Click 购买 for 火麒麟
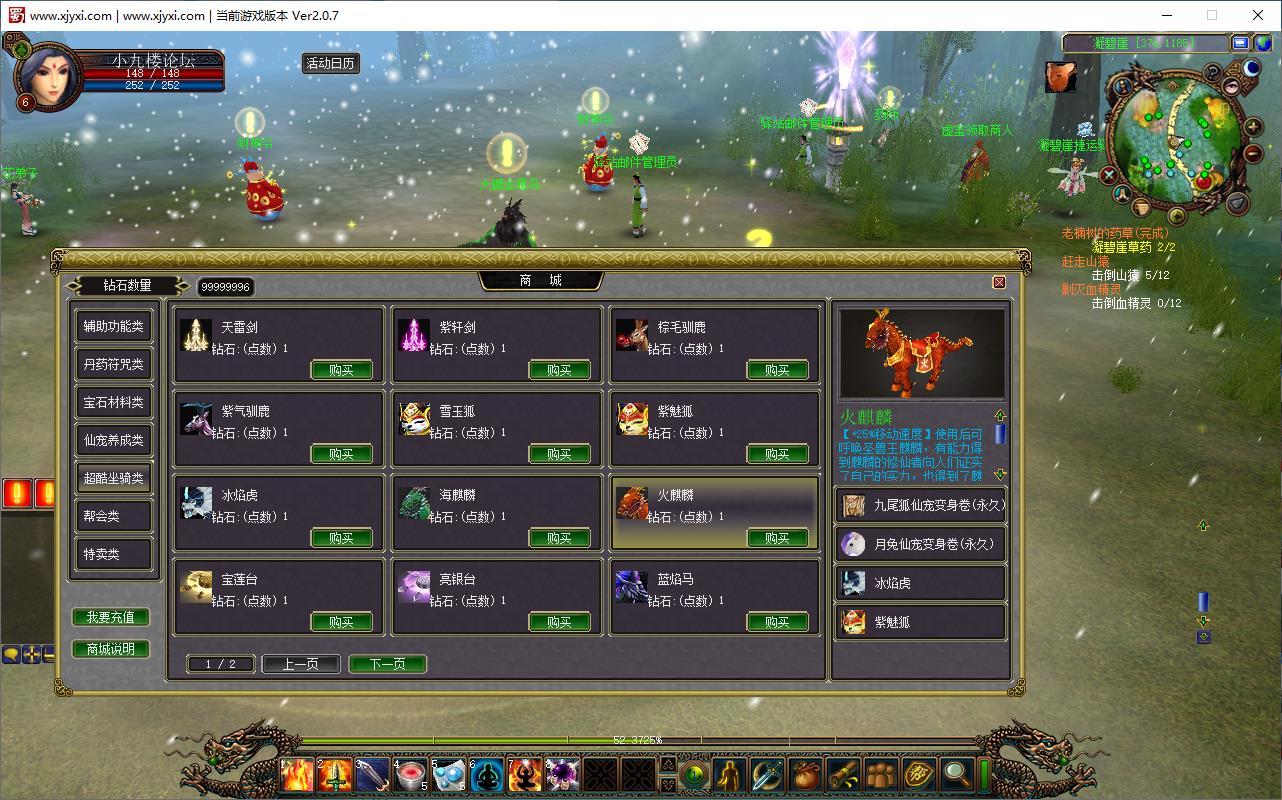 click(x=777, y=538)
